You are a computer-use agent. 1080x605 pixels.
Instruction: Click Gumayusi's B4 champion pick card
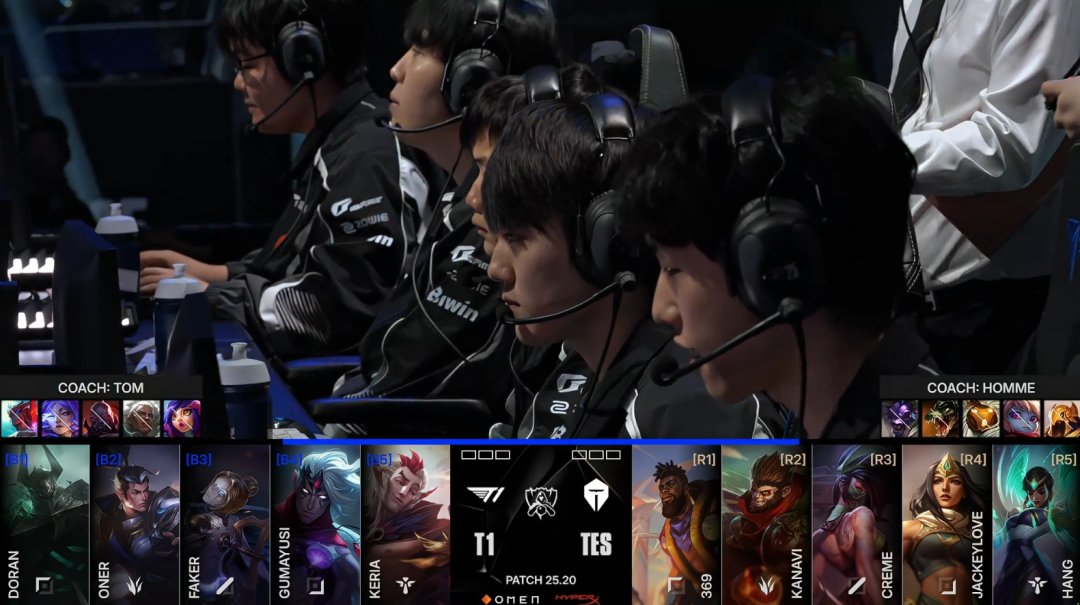315,520
